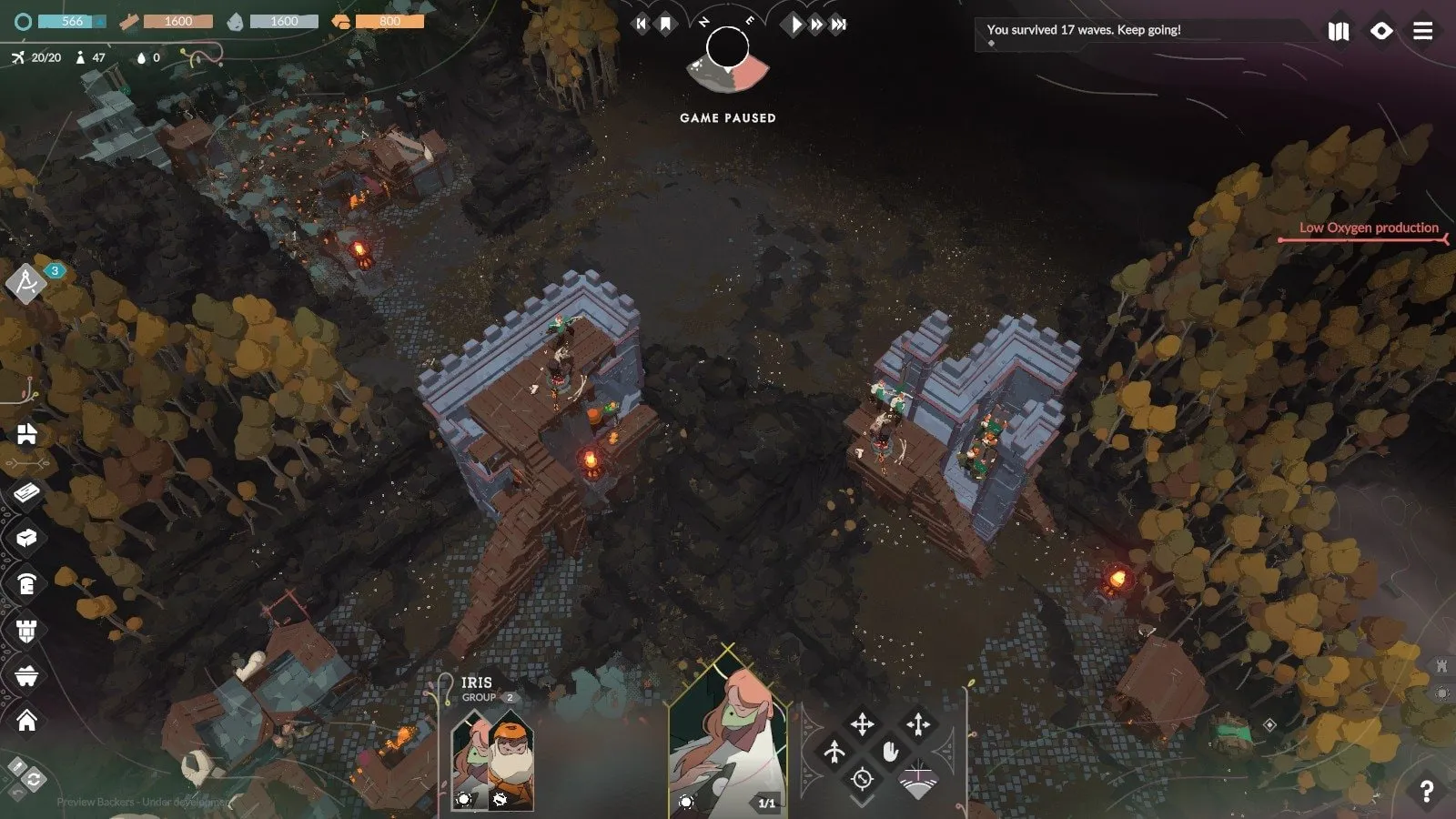
Task: Select the large Iris portrait card
Action: point(727,737)
